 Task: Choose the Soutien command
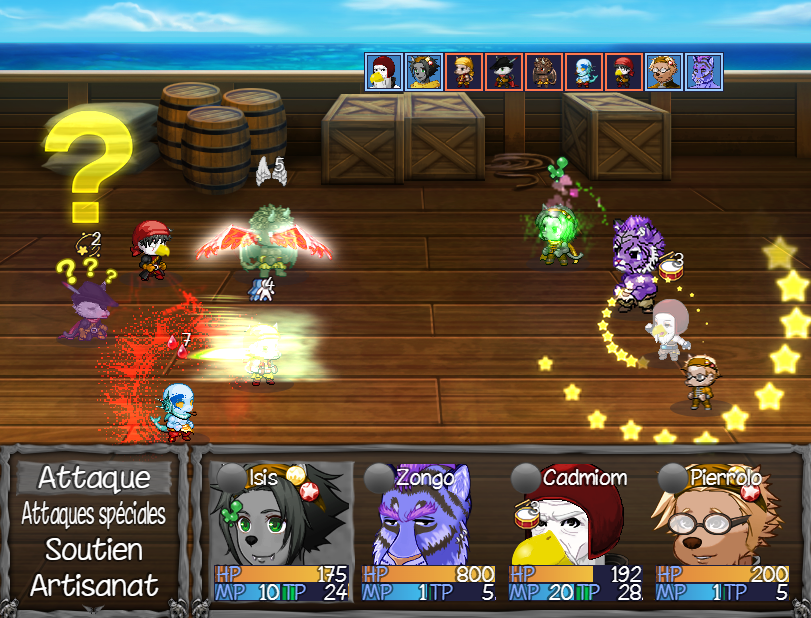(x=94, y=549)
